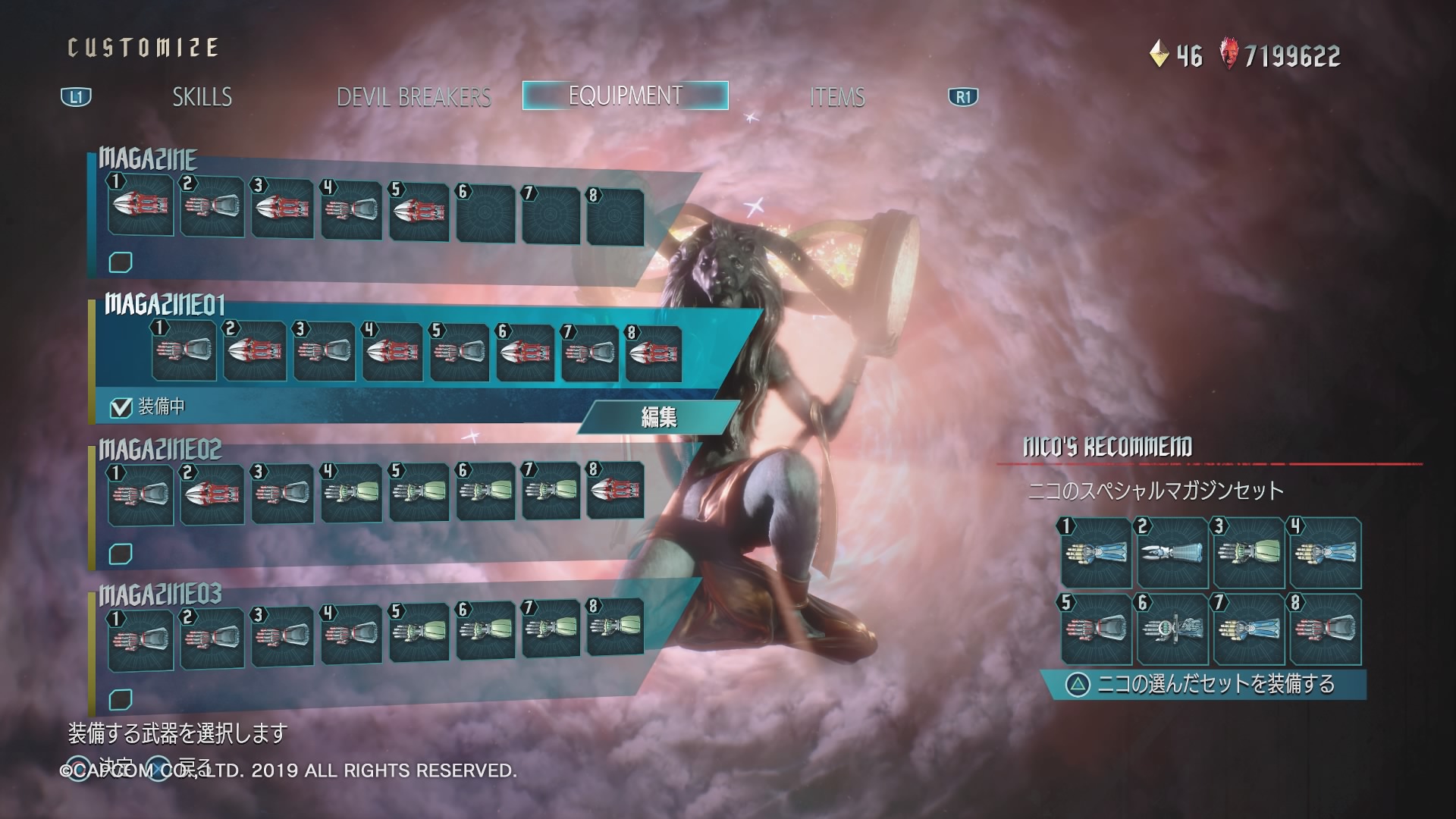Open the MAGAZINE header row
1456x819 pixels.
(149, 159)
